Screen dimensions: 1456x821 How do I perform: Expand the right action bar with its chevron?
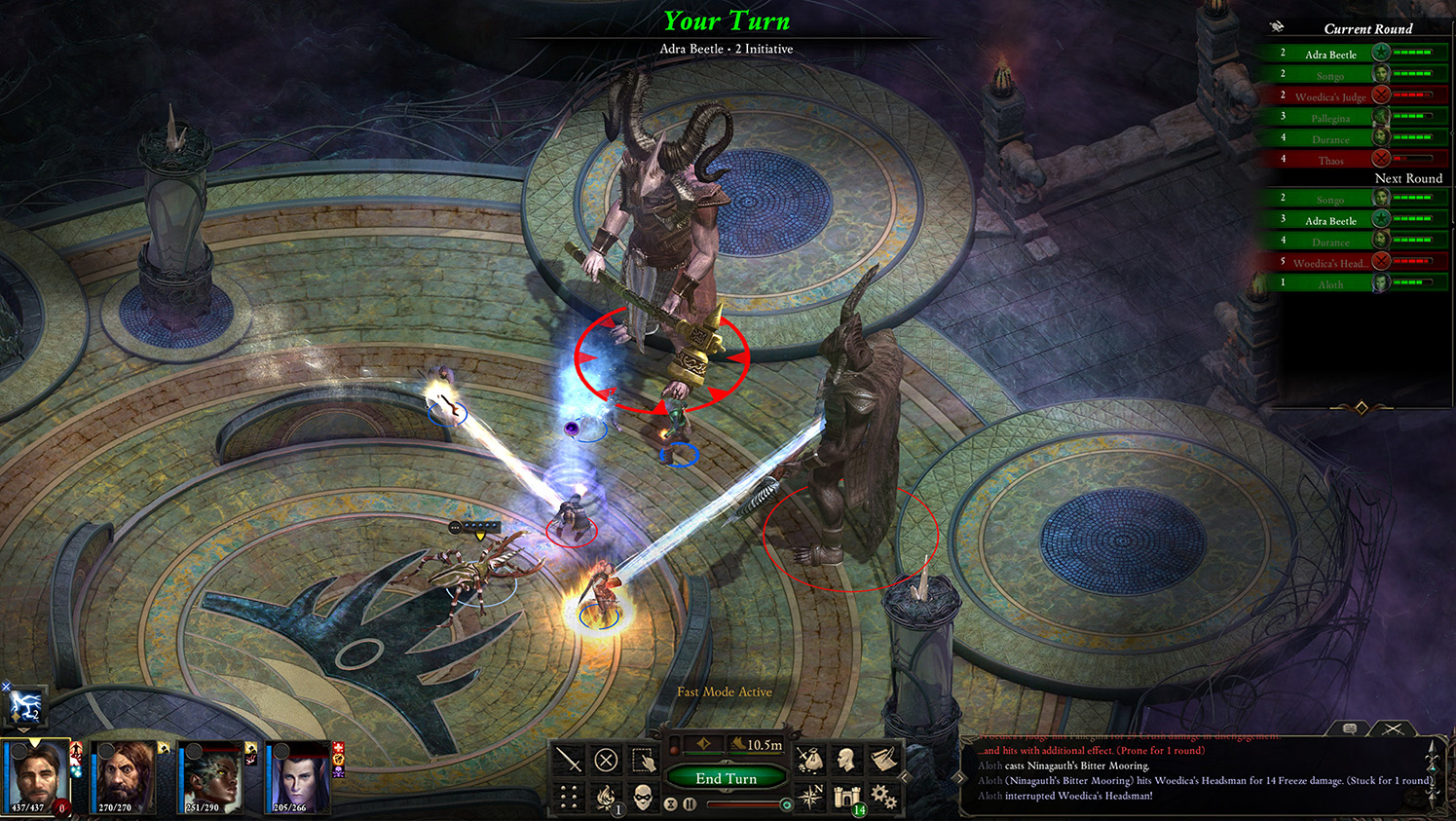click(x=904, y=776)
